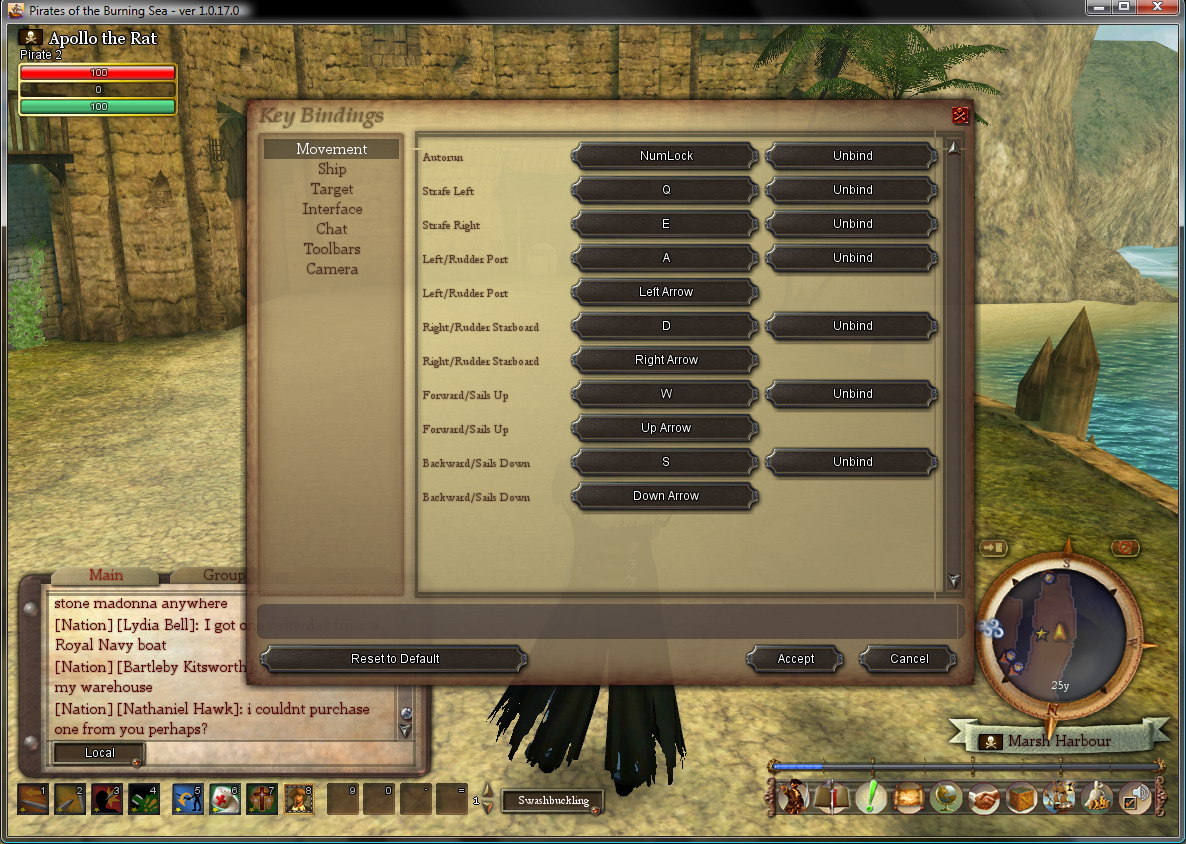
Task: Click the NumLock binding for Autorun
Action: [x=666, y=156]
